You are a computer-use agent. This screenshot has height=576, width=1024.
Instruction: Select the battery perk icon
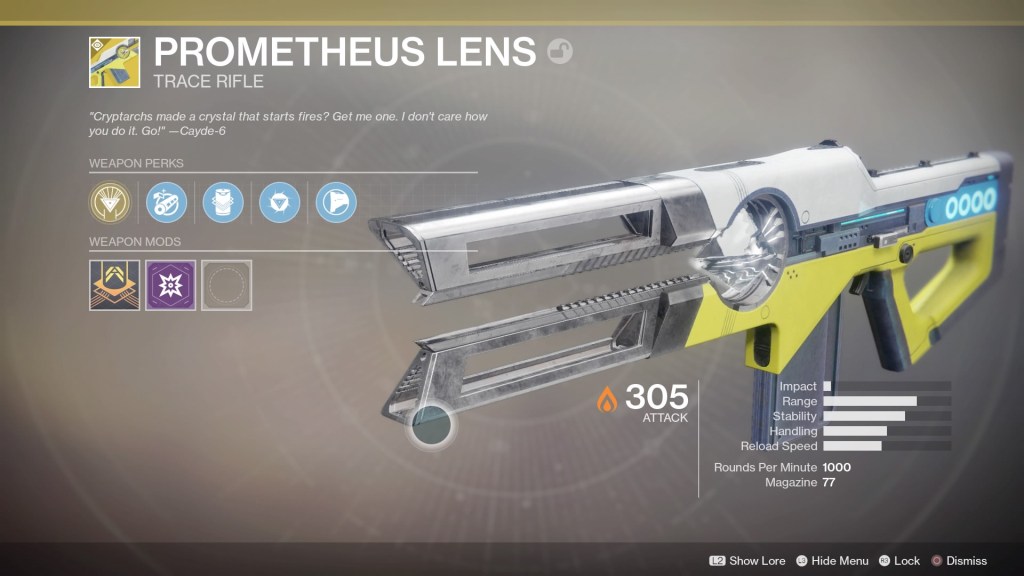tap(223, 203)
